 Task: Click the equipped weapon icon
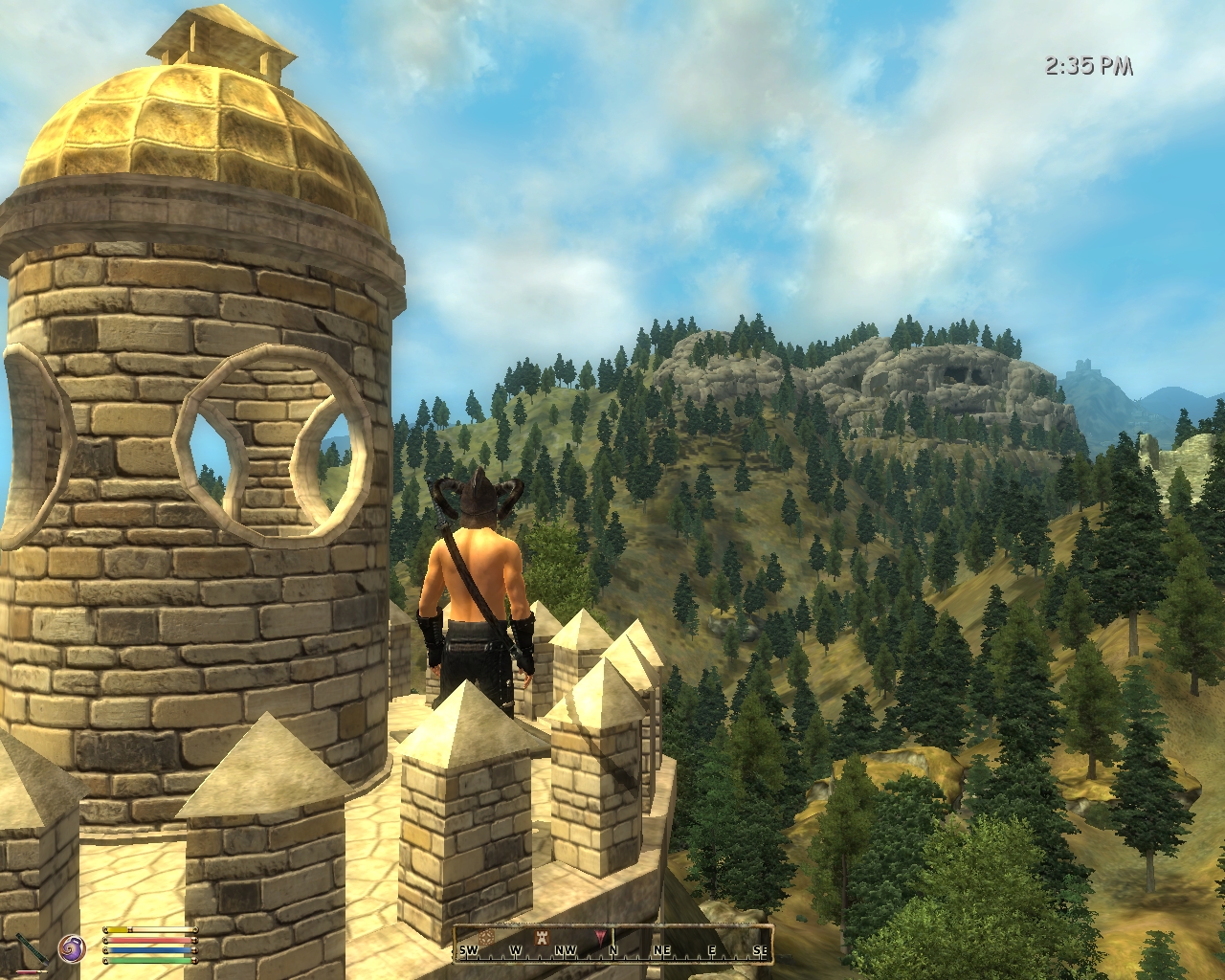(33, 952)
